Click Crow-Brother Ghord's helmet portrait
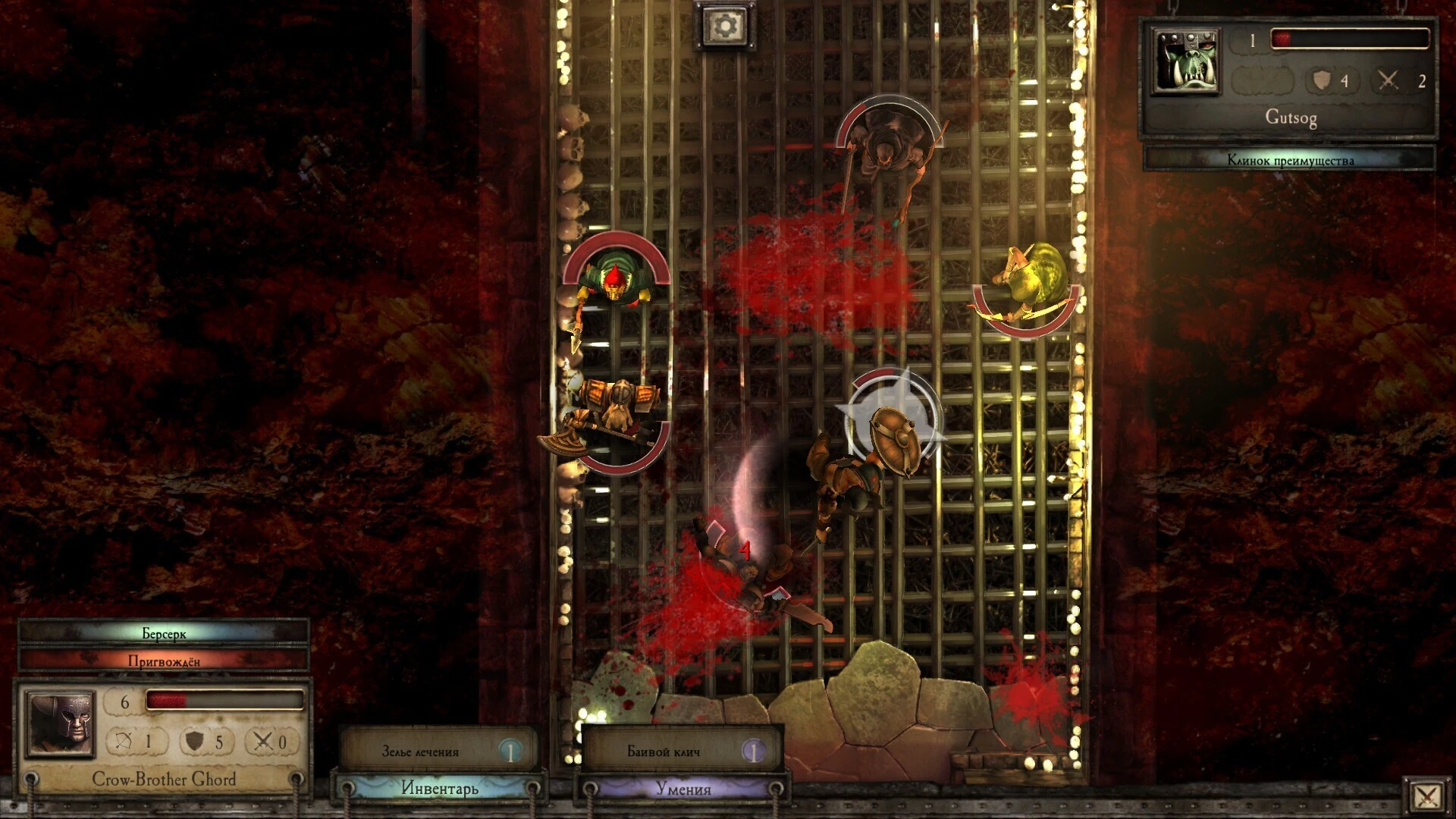The width and height of the screenshot is (1456, 819). pyautogui.click(x=61, y=723)
